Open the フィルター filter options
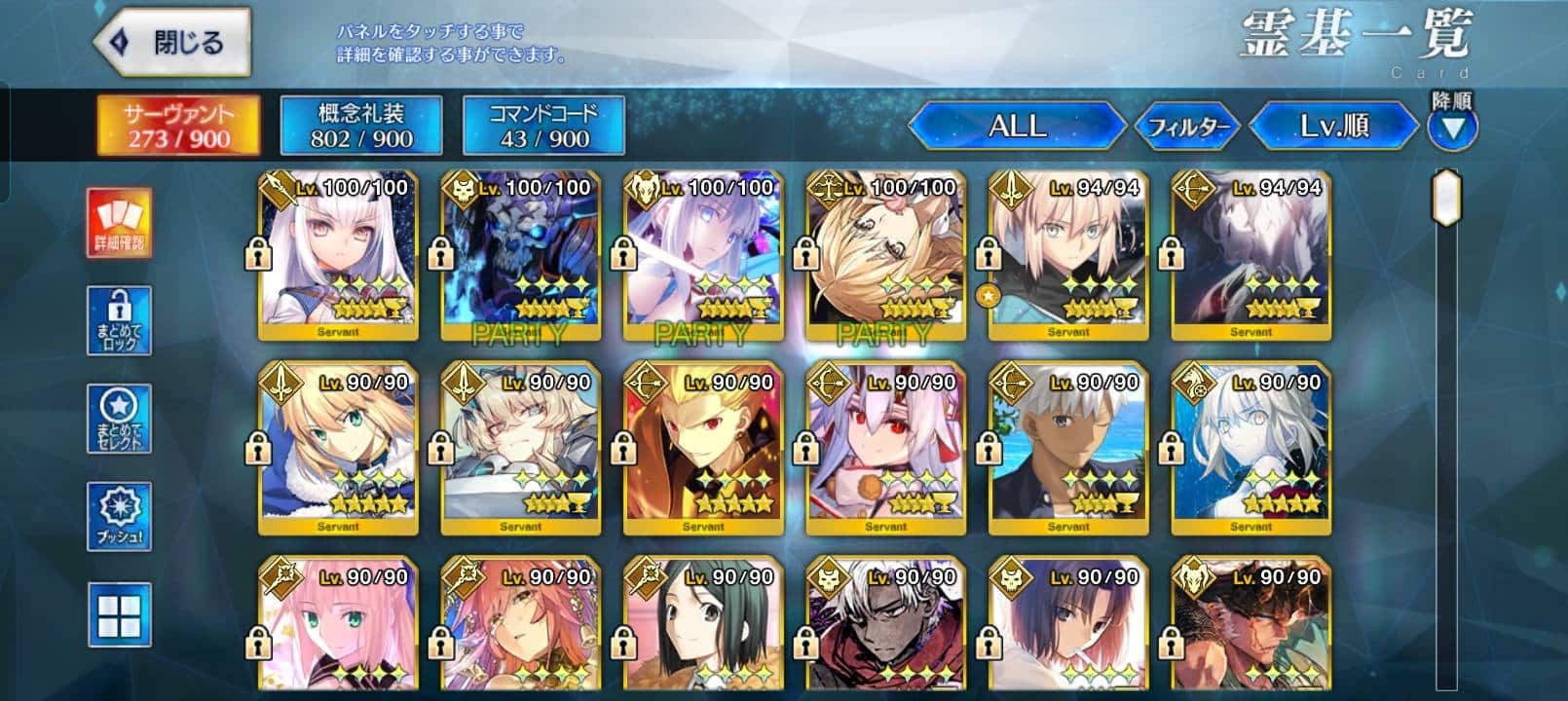 pos(1187,127)
